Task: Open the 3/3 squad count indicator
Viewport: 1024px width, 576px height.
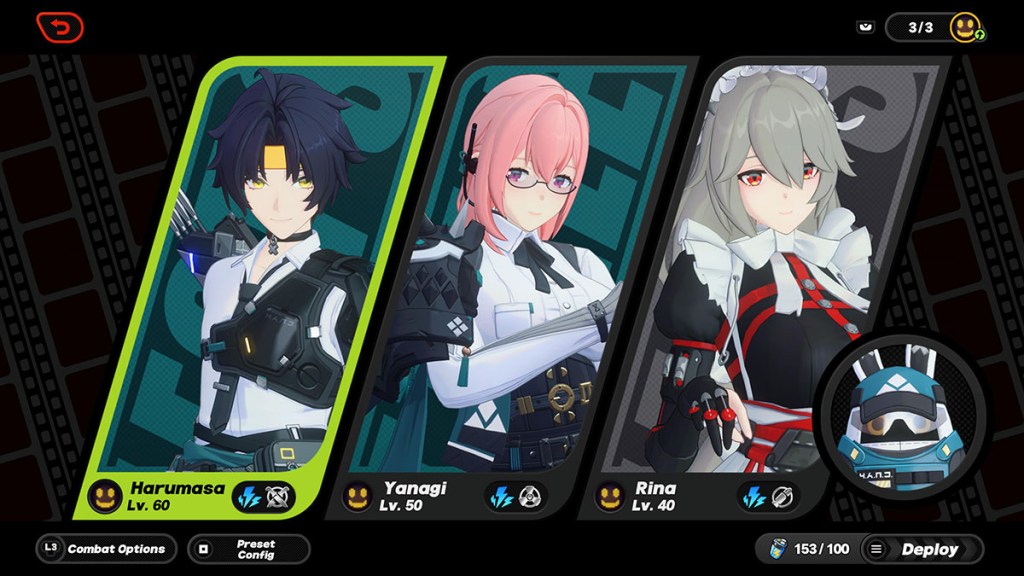Action: (921, 27)
